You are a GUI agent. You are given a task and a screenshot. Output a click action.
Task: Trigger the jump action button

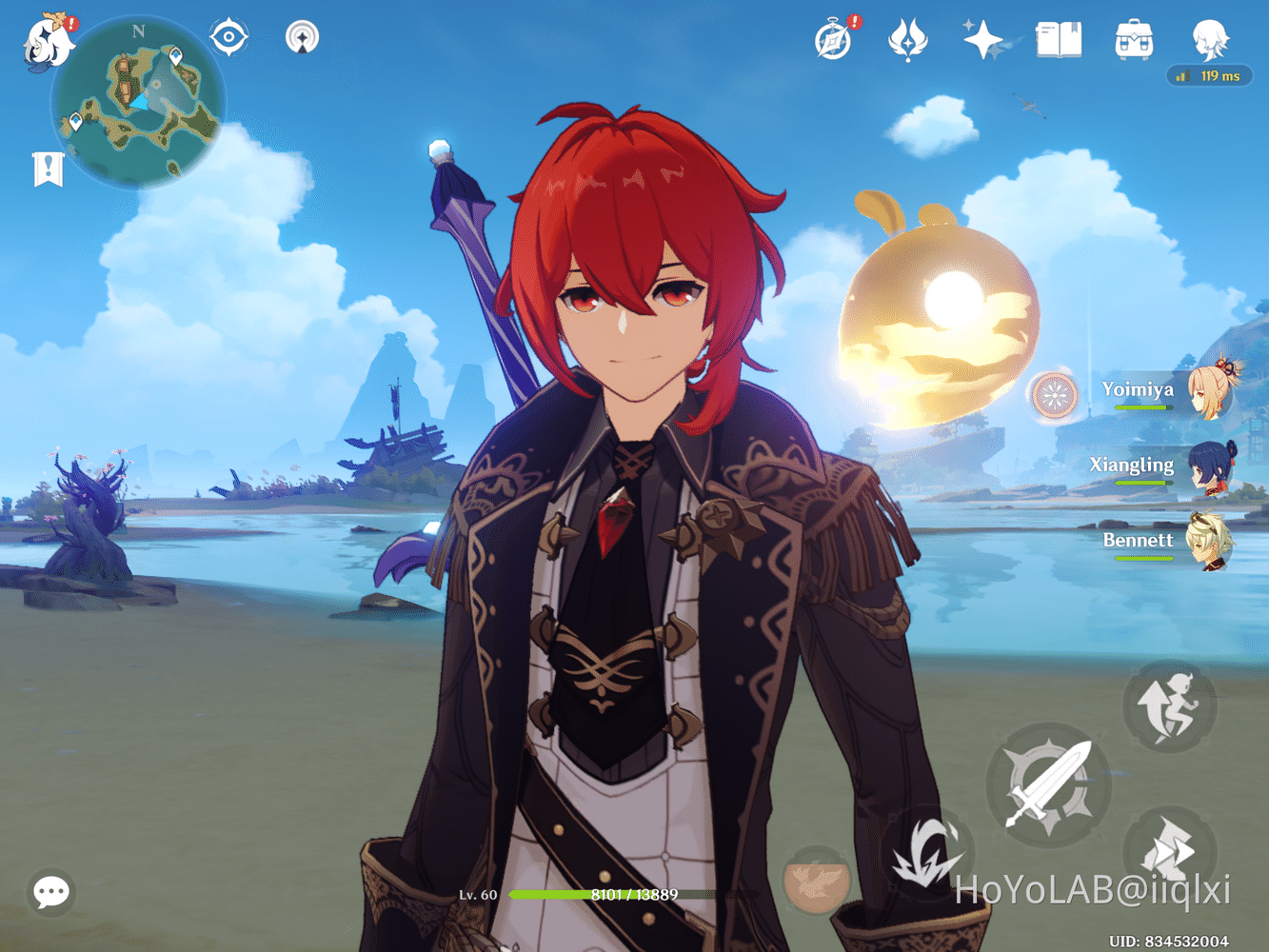click(x=1169, y=704)
